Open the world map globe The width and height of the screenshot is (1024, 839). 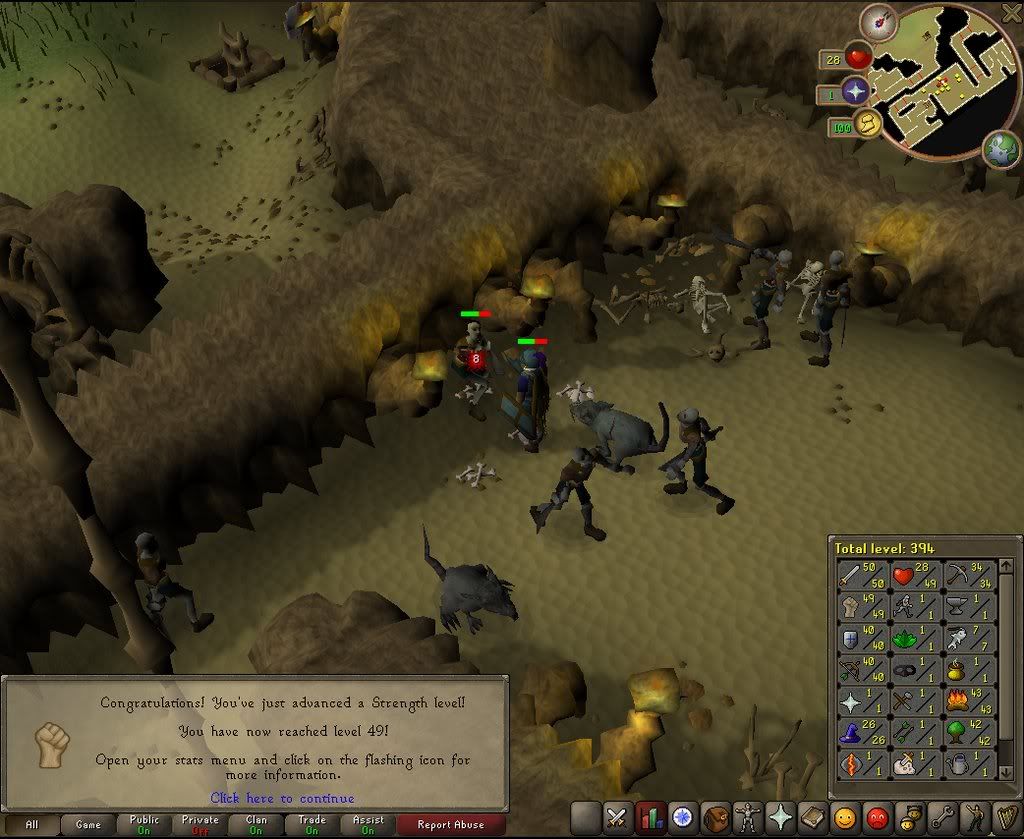pos(1001,149)
